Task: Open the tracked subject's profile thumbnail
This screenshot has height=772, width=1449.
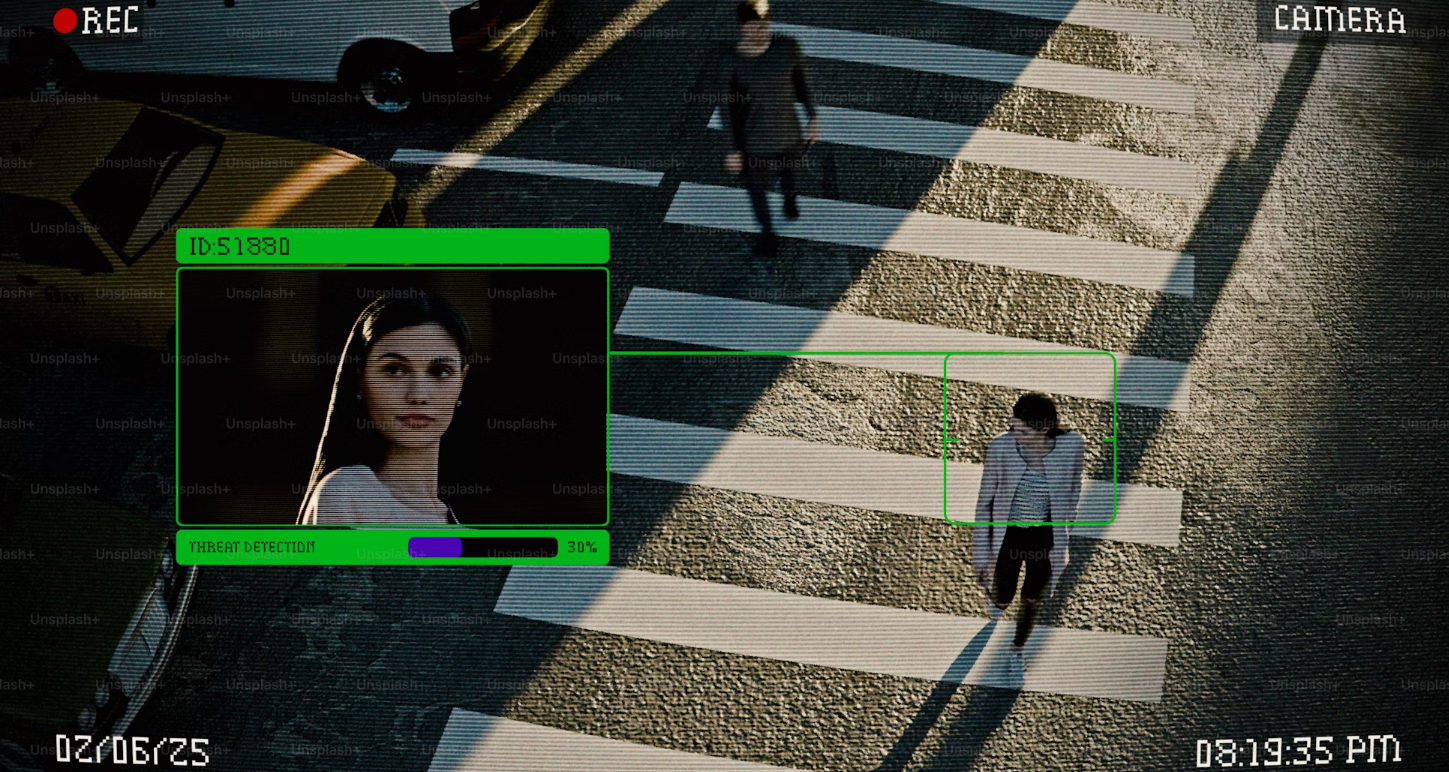Action: point(392,396)
